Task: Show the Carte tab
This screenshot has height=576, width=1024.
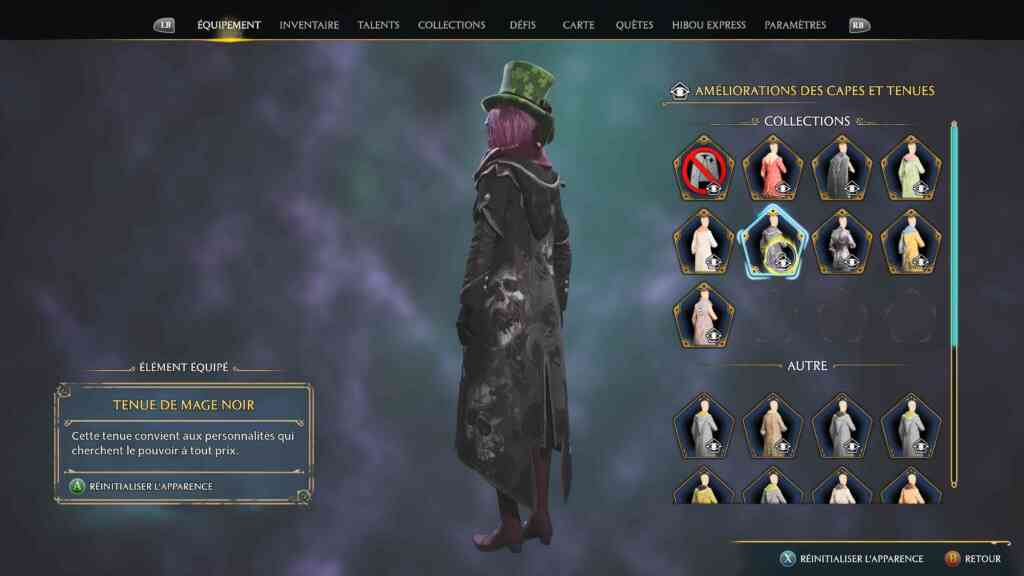Action: pyautogui.click(x=578, y=25)
